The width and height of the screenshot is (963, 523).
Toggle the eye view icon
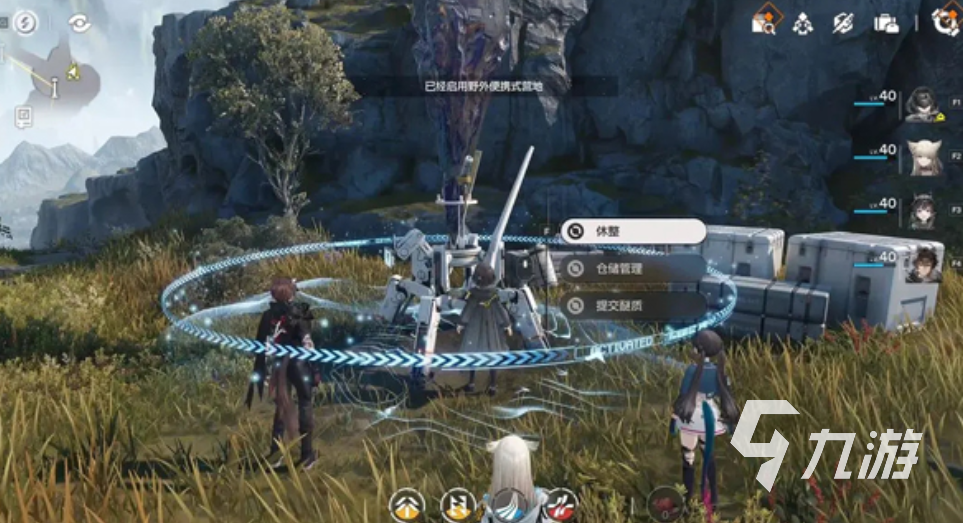(80, 23)
